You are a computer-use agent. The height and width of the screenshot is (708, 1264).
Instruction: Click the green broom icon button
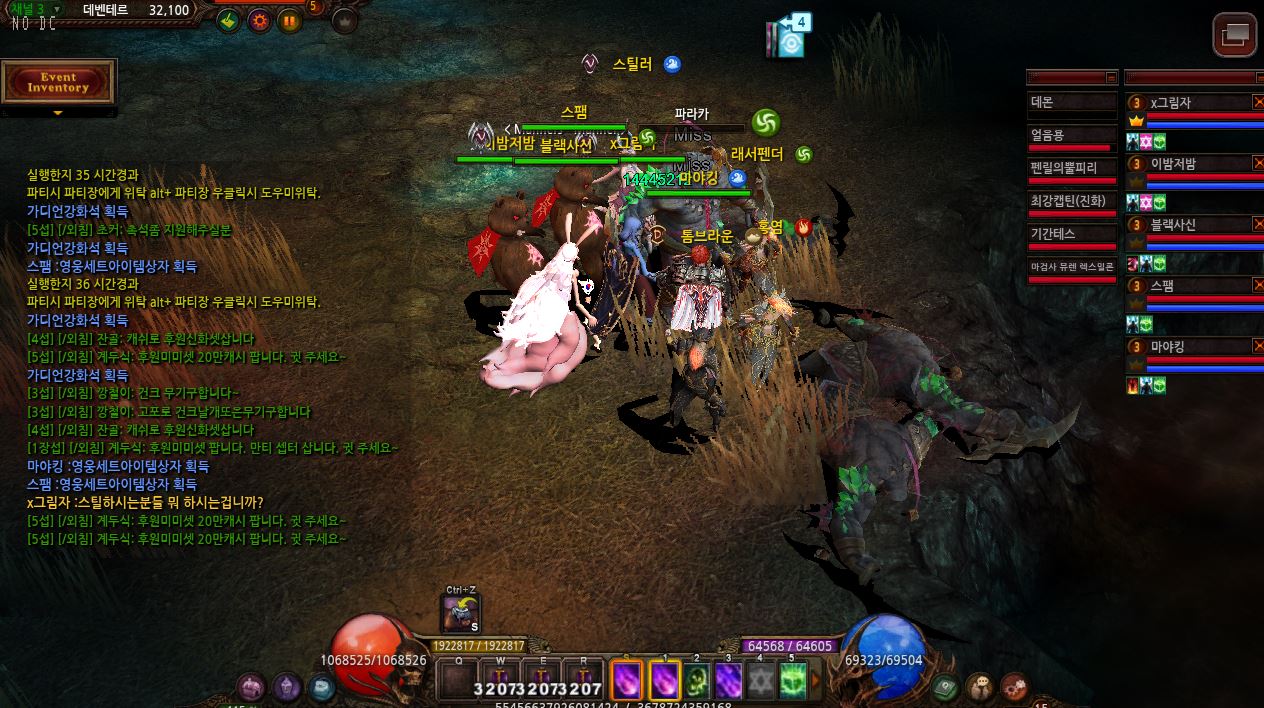click(229, 20)
